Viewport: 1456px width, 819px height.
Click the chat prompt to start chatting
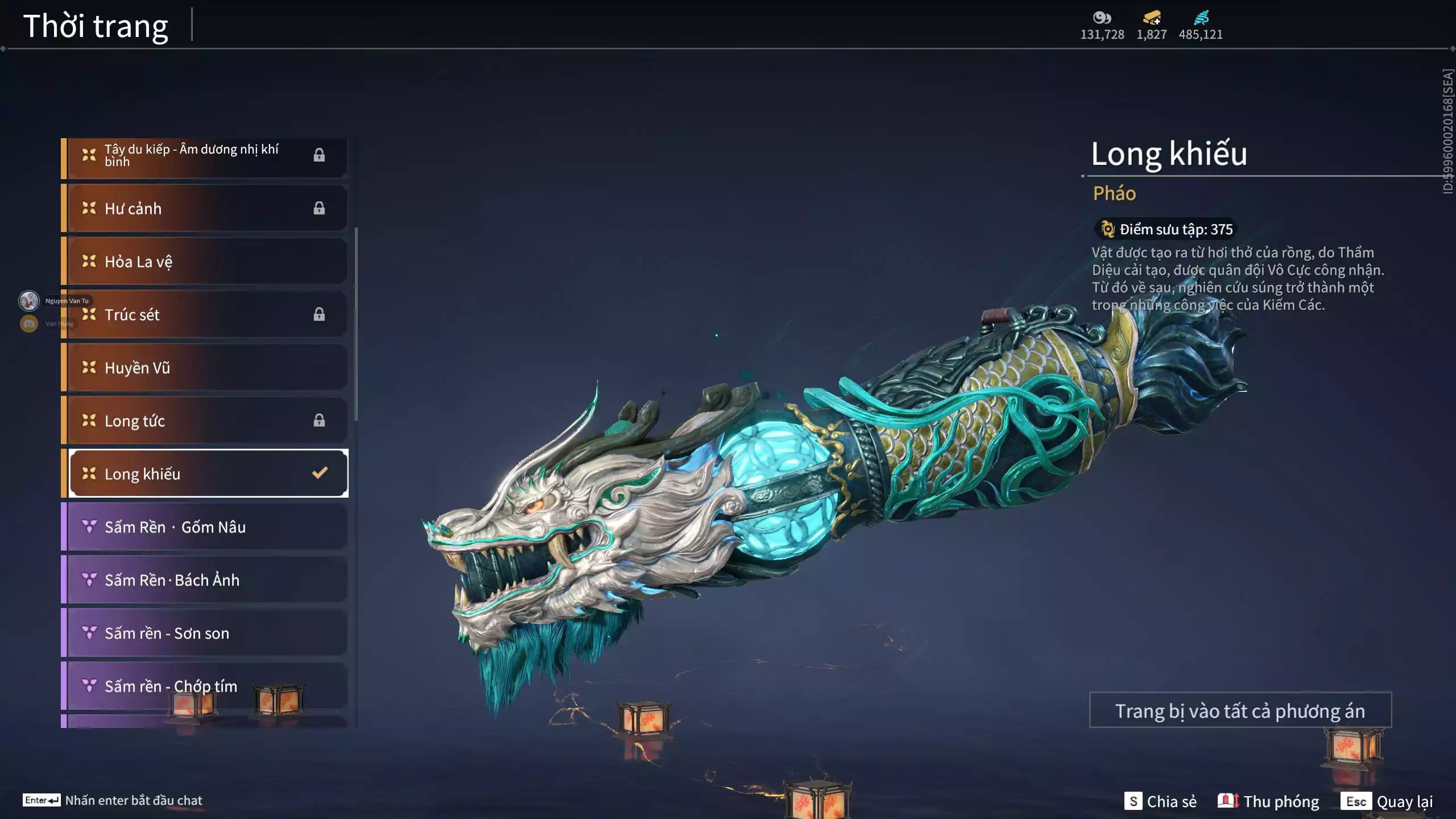pos(113,800)
